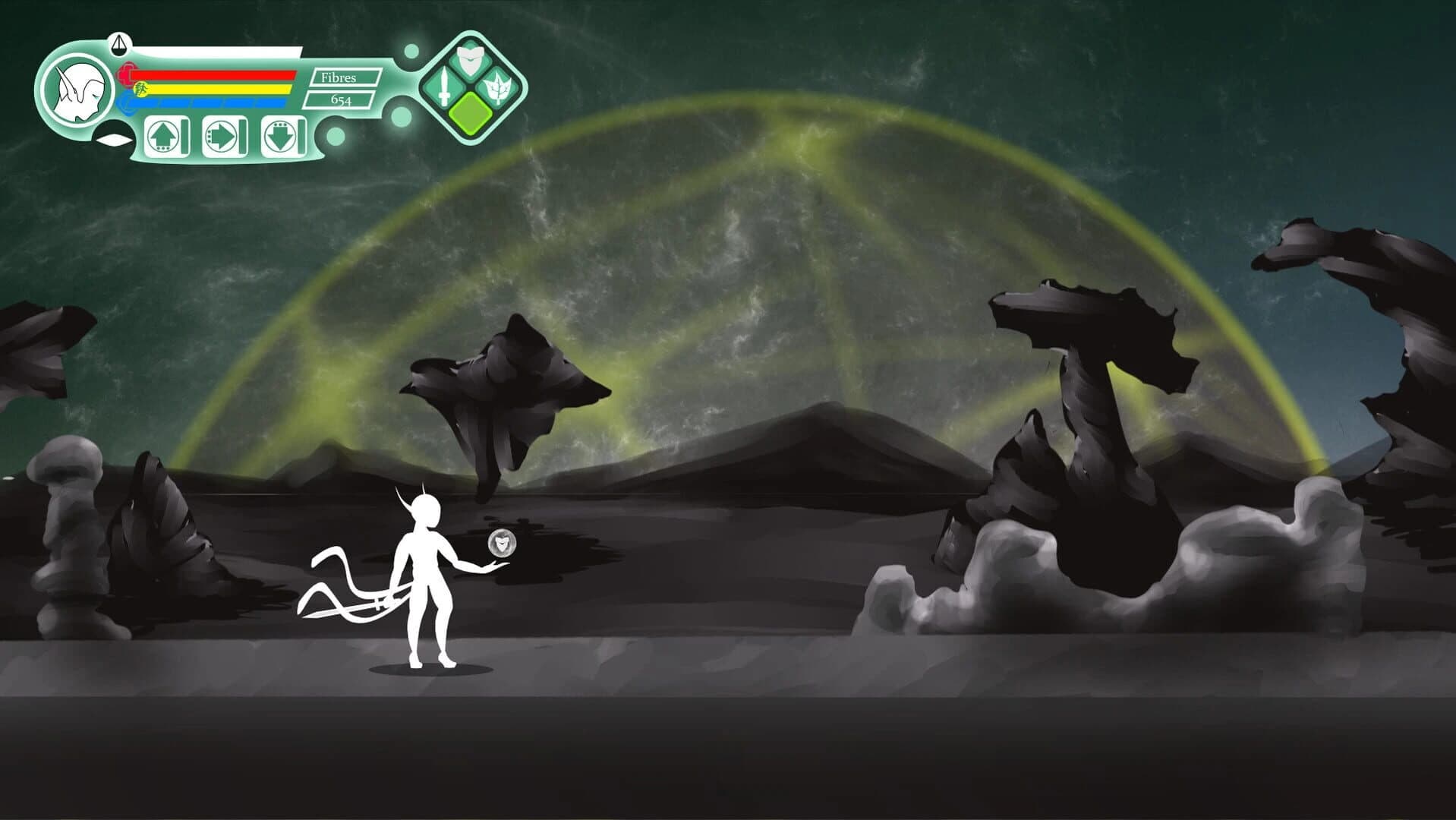The width and height of the screenshot is (1456, 820).
Task: Click the 654 Fibres counter
Action: tap(342, 100)
